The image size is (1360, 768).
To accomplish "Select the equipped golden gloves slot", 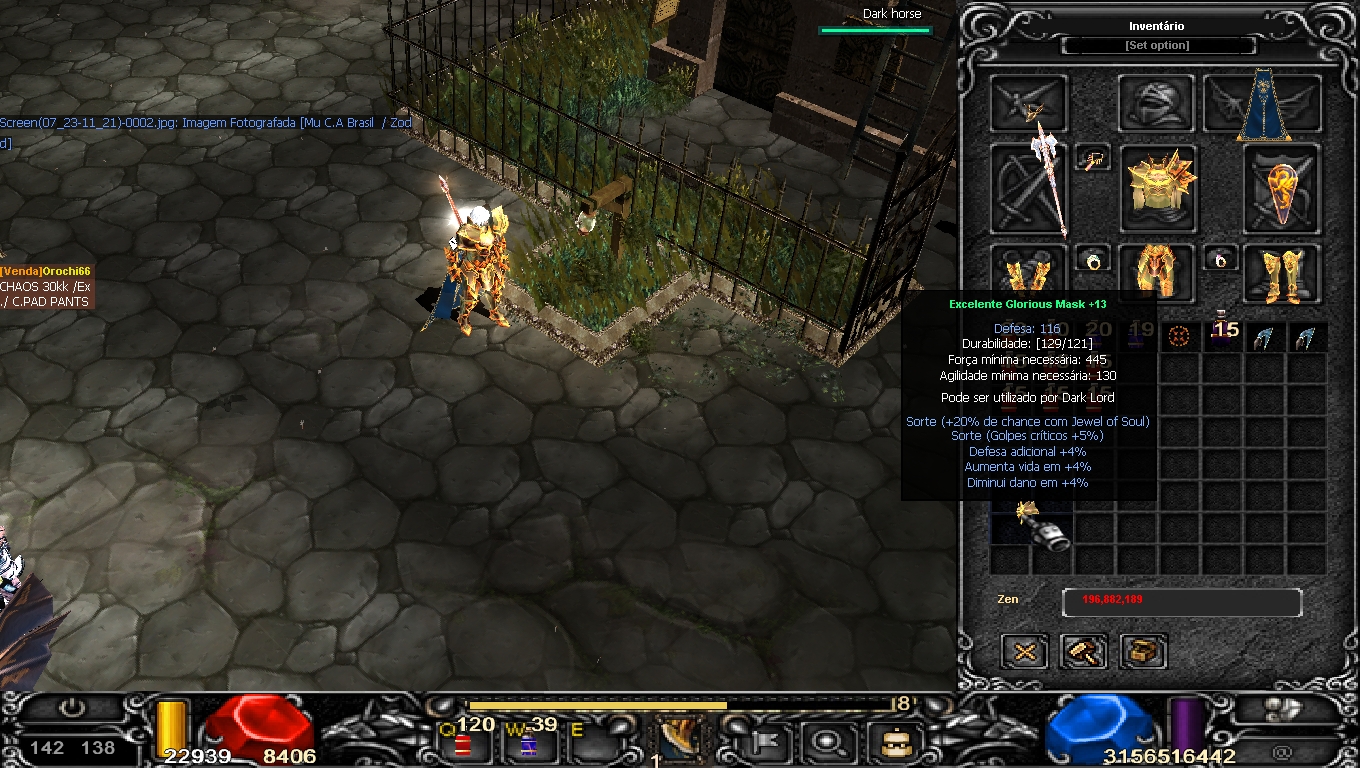I will [x=1029, y=273].
